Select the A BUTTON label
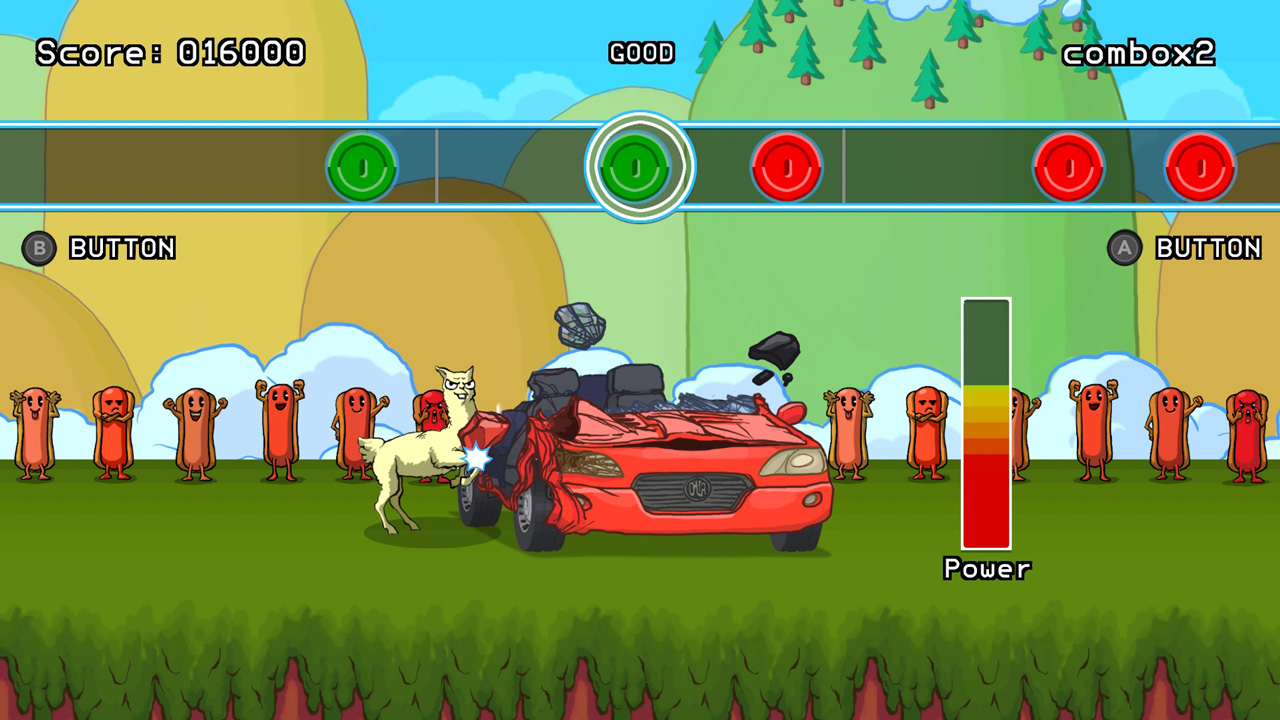The image size is (1280, 720). (x=1207, y=247)
